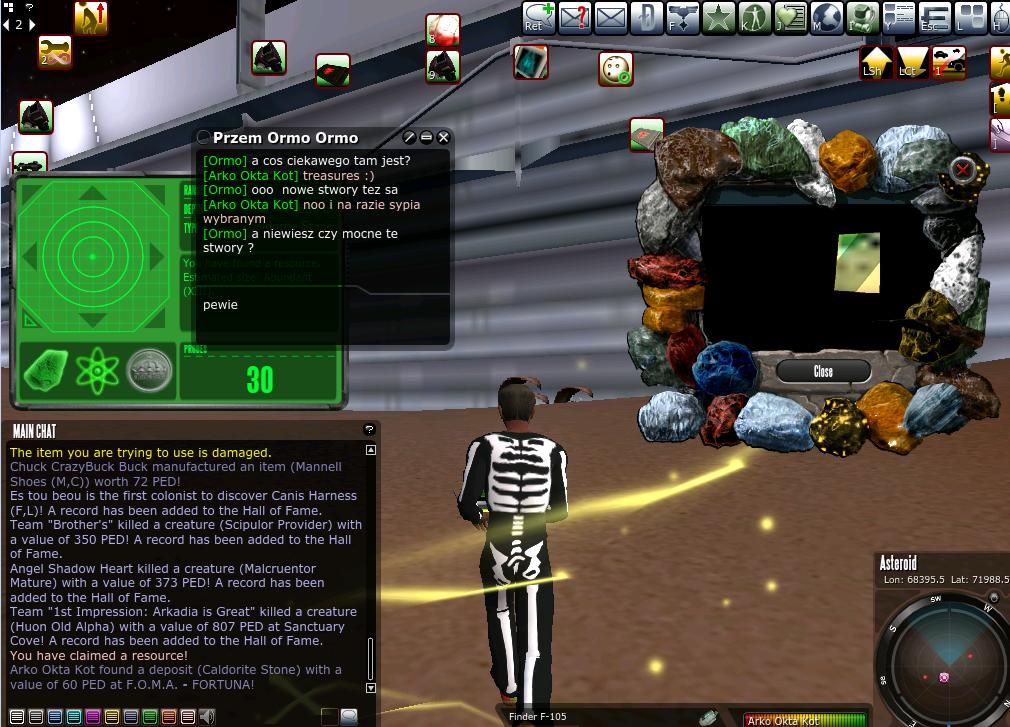
Task: Open the green star icon in top bar
Action: click(x=719, y=18)
